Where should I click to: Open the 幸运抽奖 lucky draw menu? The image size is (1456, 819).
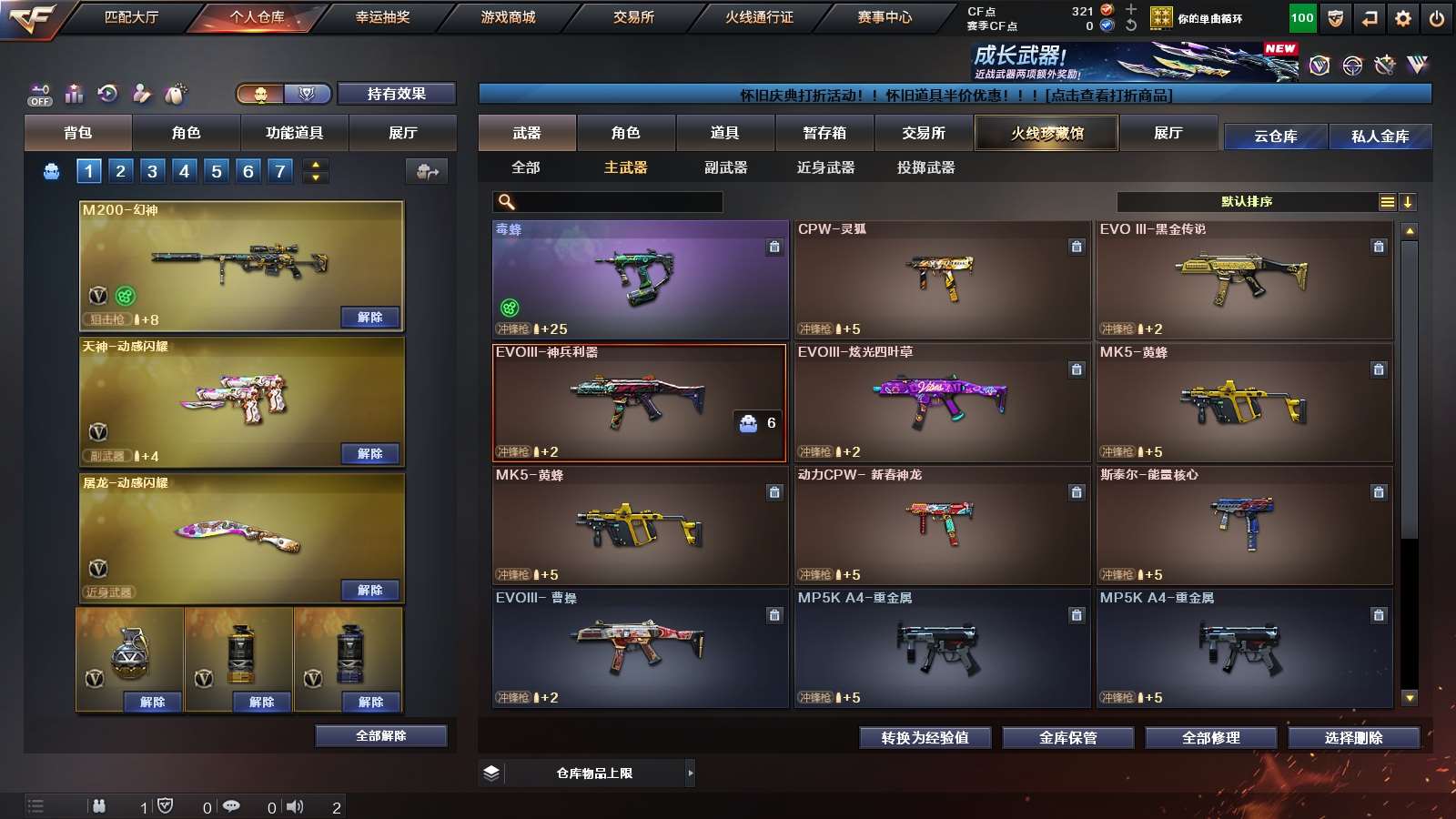(382, 17)
